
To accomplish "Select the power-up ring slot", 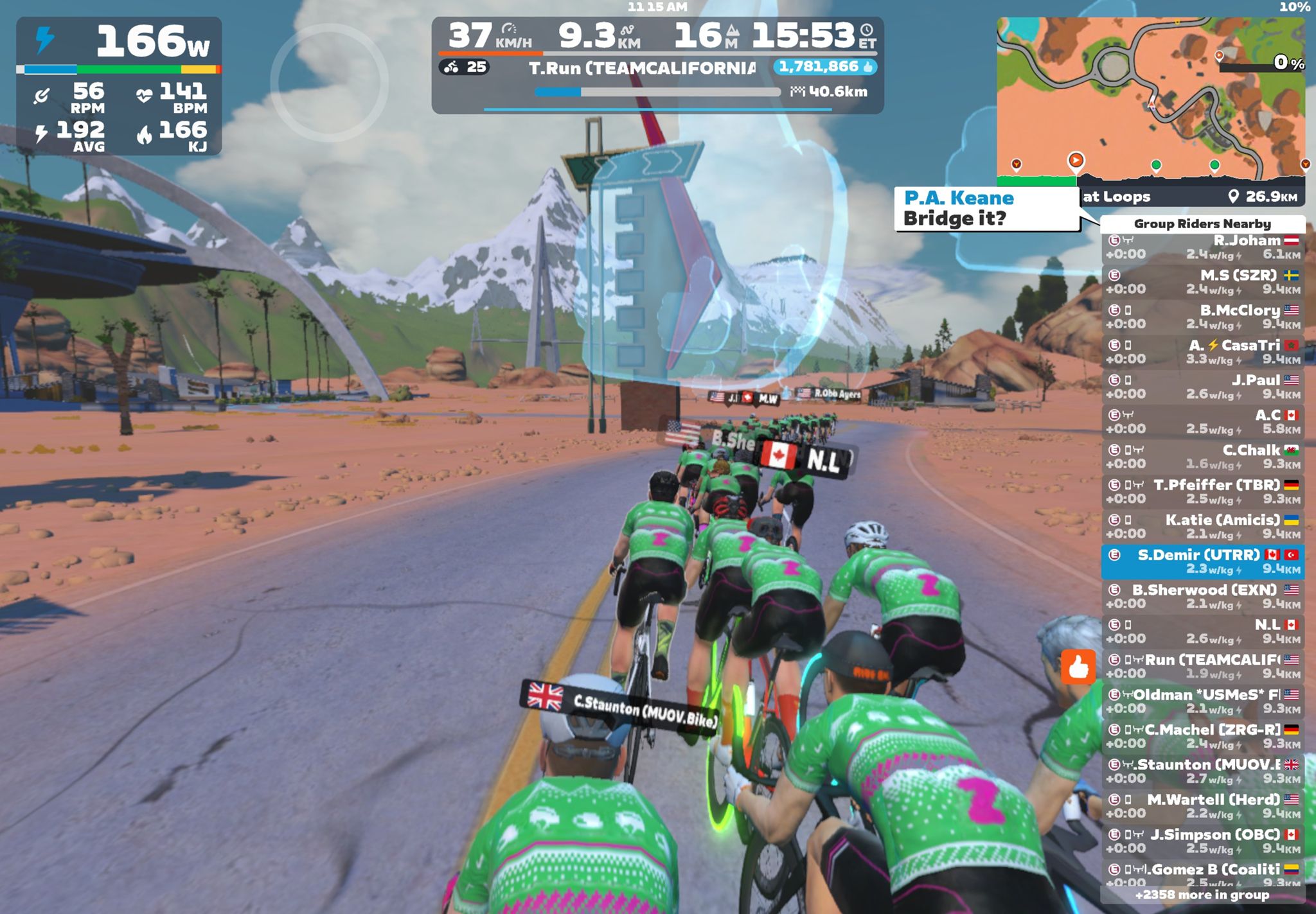I will 329,82.
